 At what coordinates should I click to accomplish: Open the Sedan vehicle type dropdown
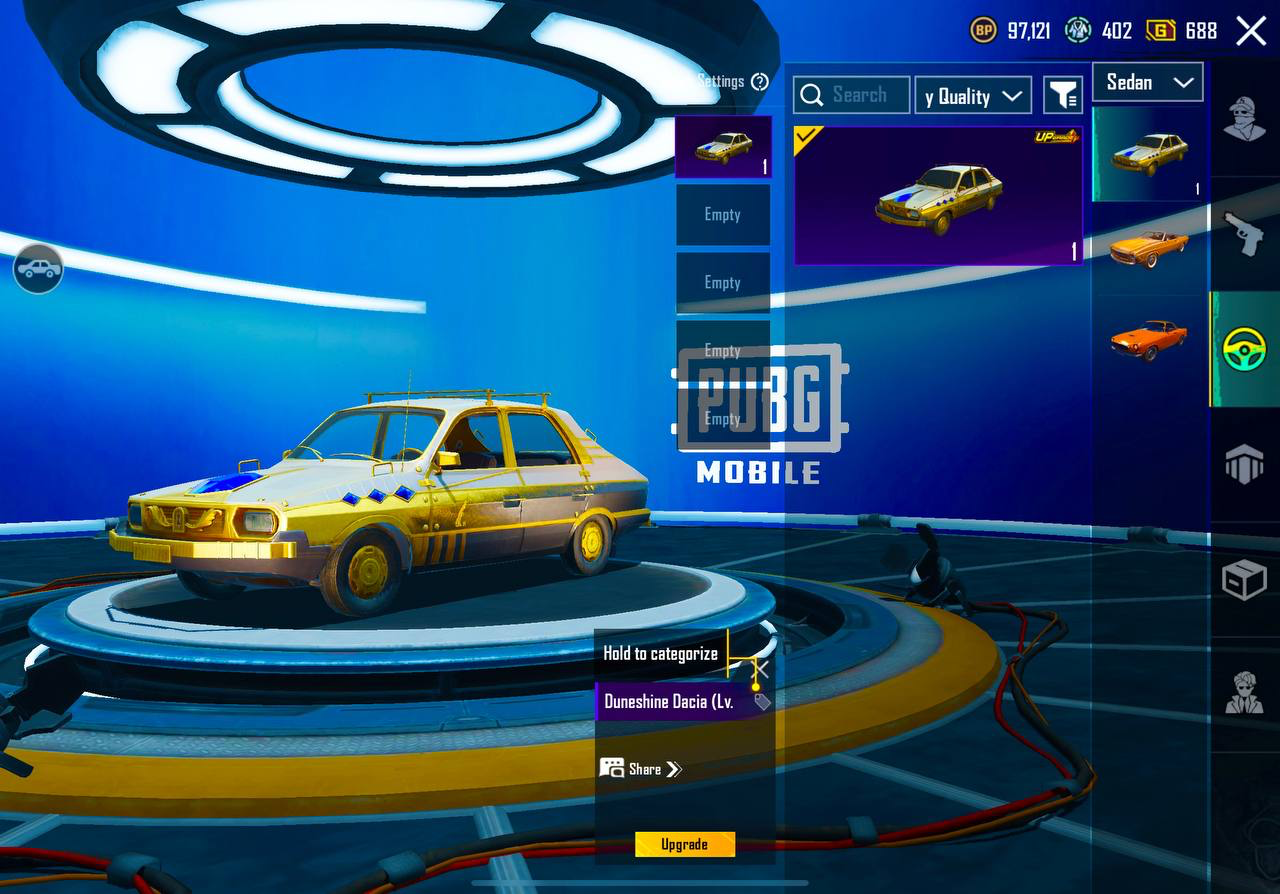click(x=1148, y=83)
